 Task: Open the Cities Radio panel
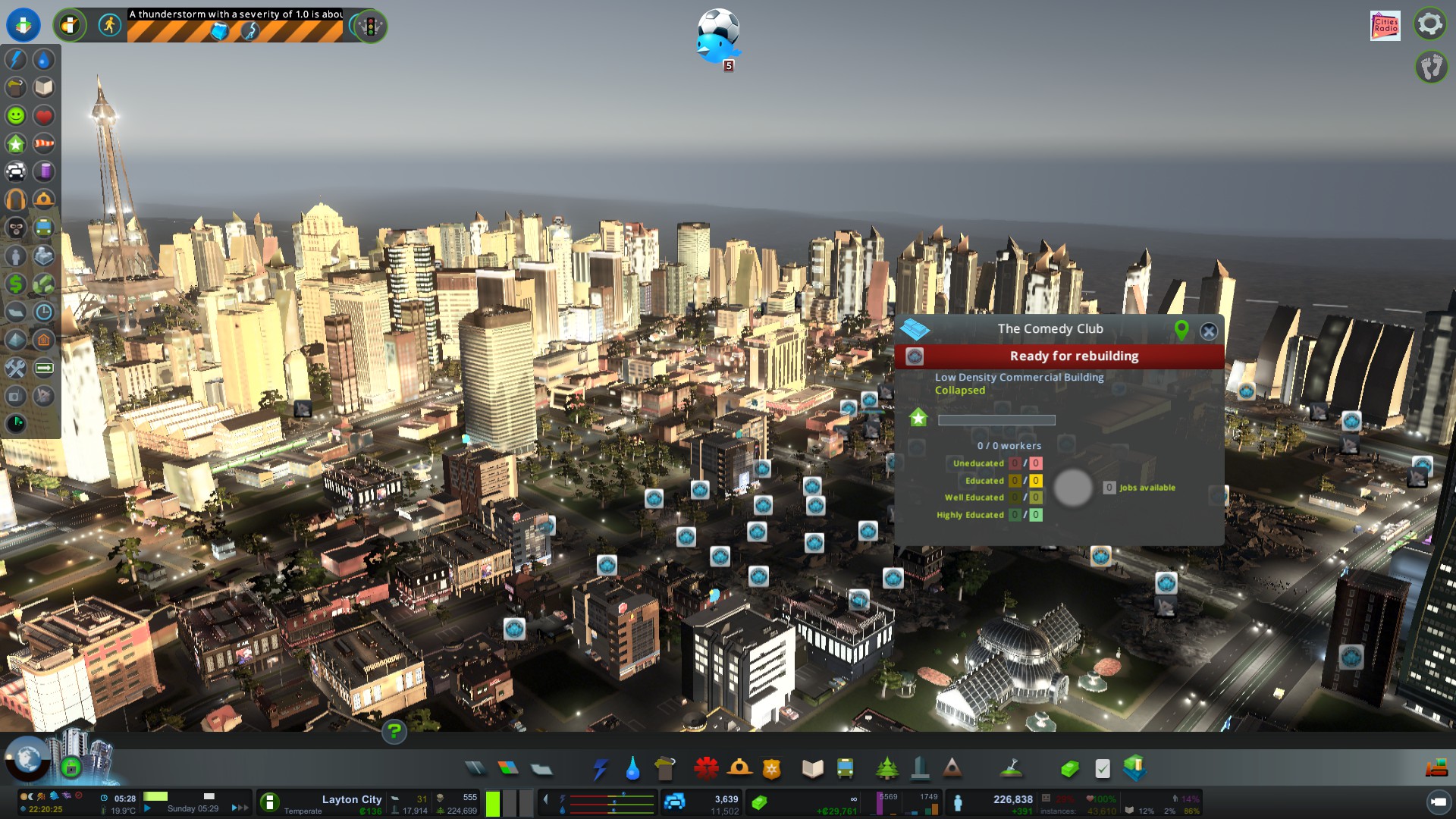point(1385,25)
